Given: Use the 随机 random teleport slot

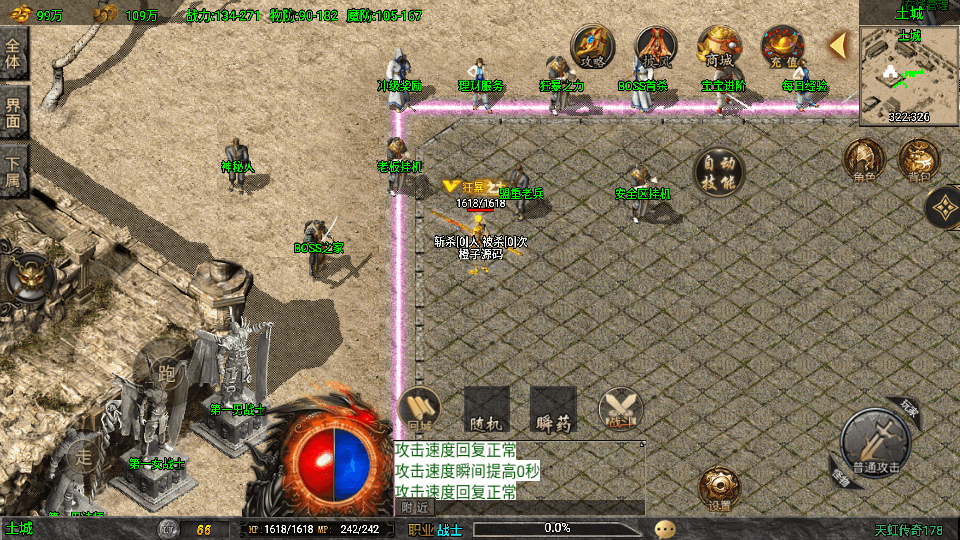Looking at the screenshot, I should click(x=487, y=410).
